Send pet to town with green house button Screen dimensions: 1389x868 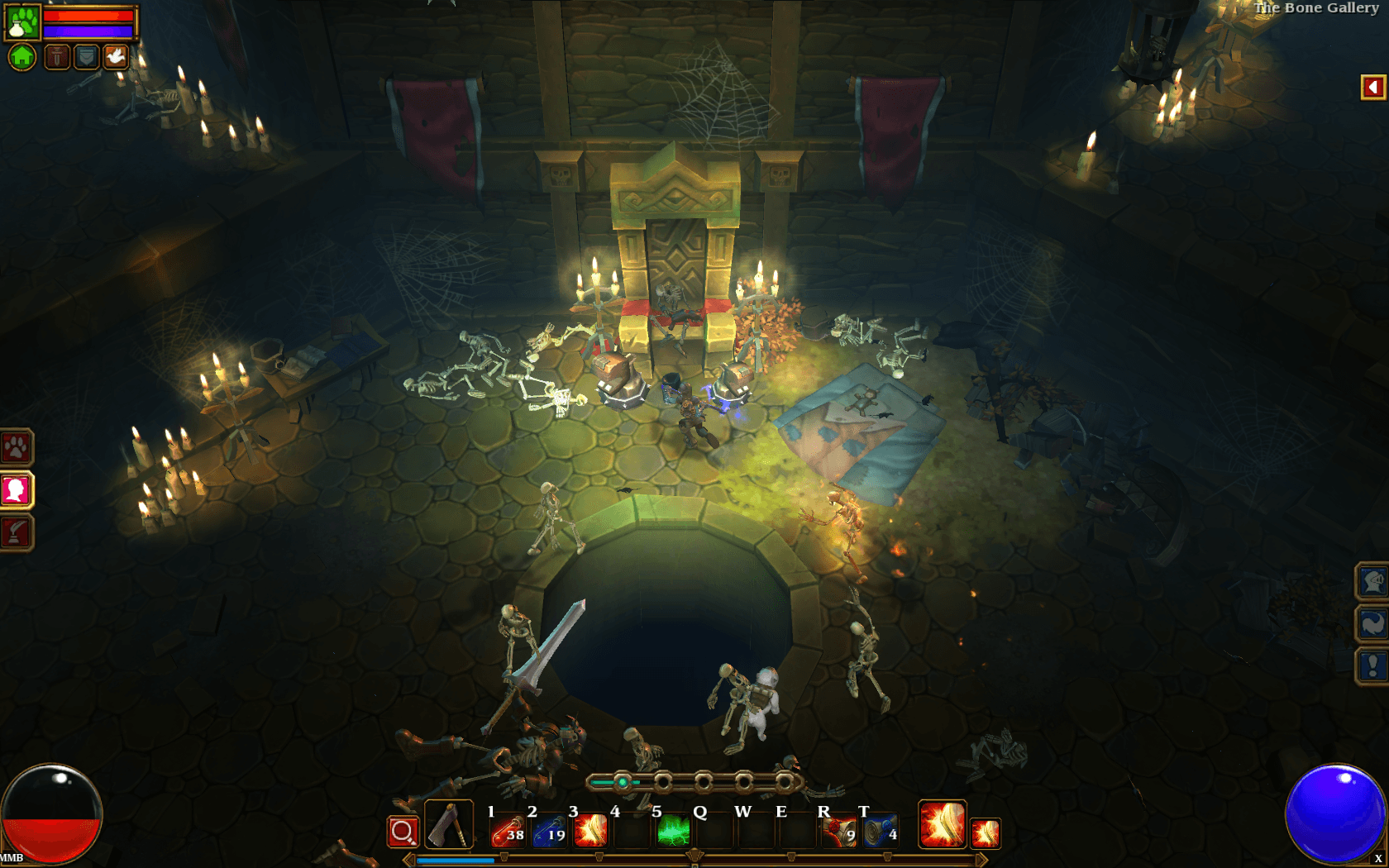[x=22, y=57]
